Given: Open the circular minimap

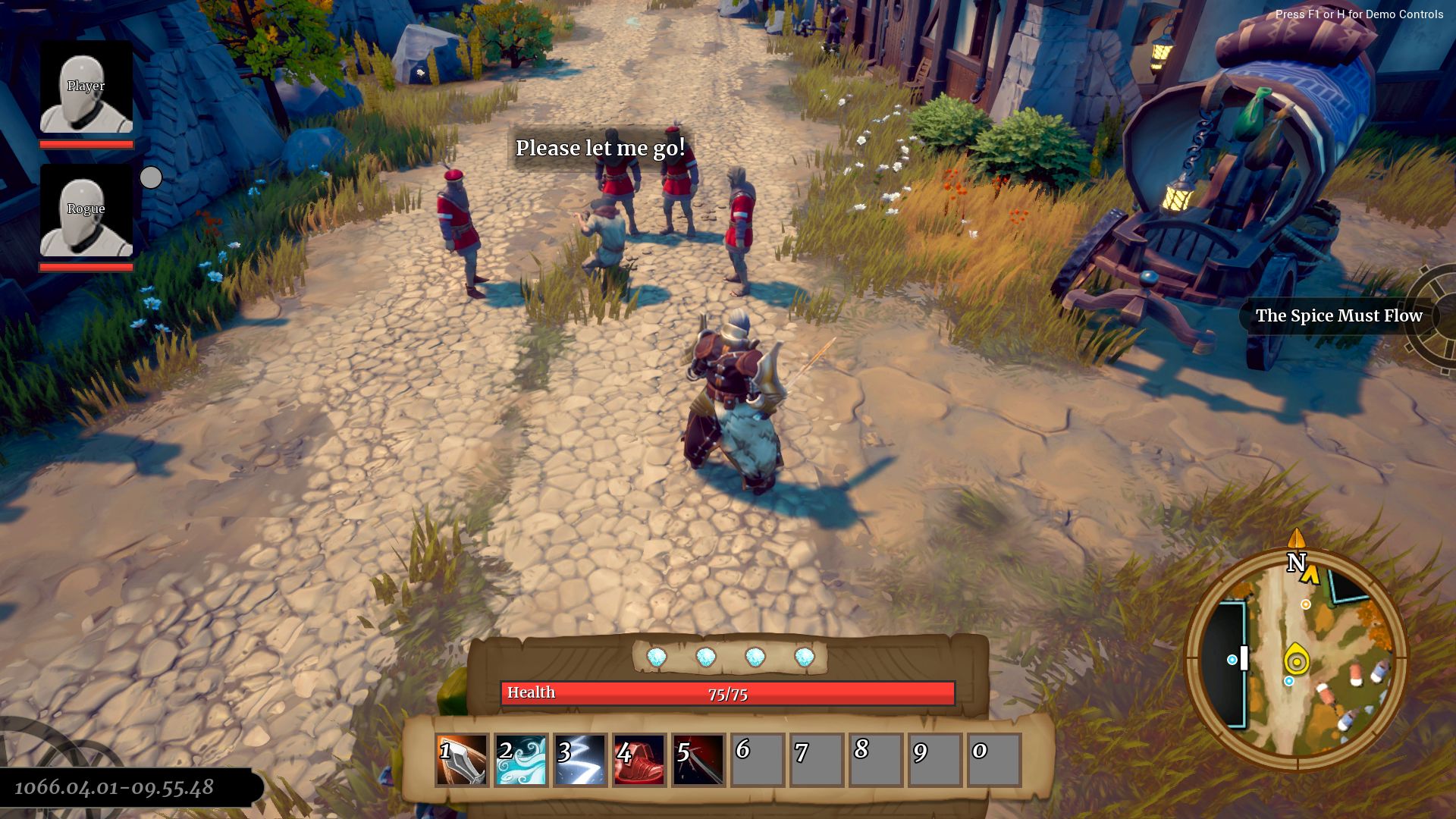Looking at the screenshot, I should (x=1296, y=660).
